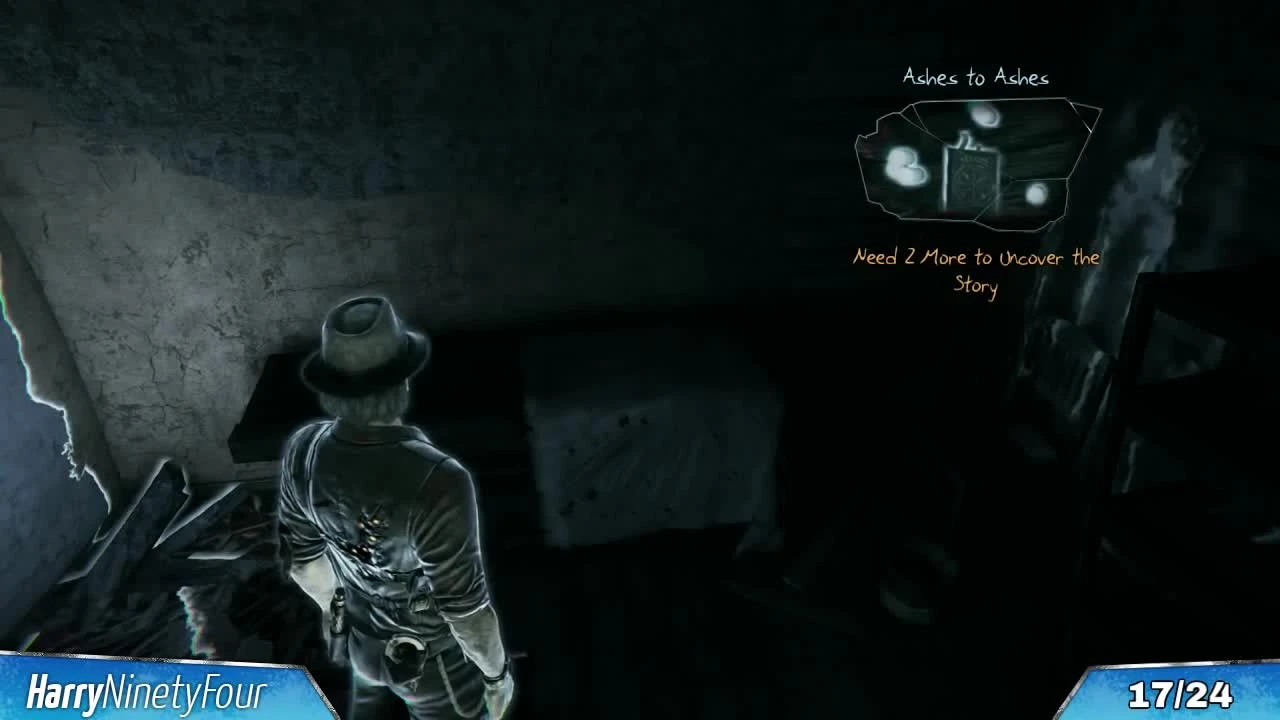
Task: Select the lower-right glowing puzzle orb
Action: (1036, 193)
